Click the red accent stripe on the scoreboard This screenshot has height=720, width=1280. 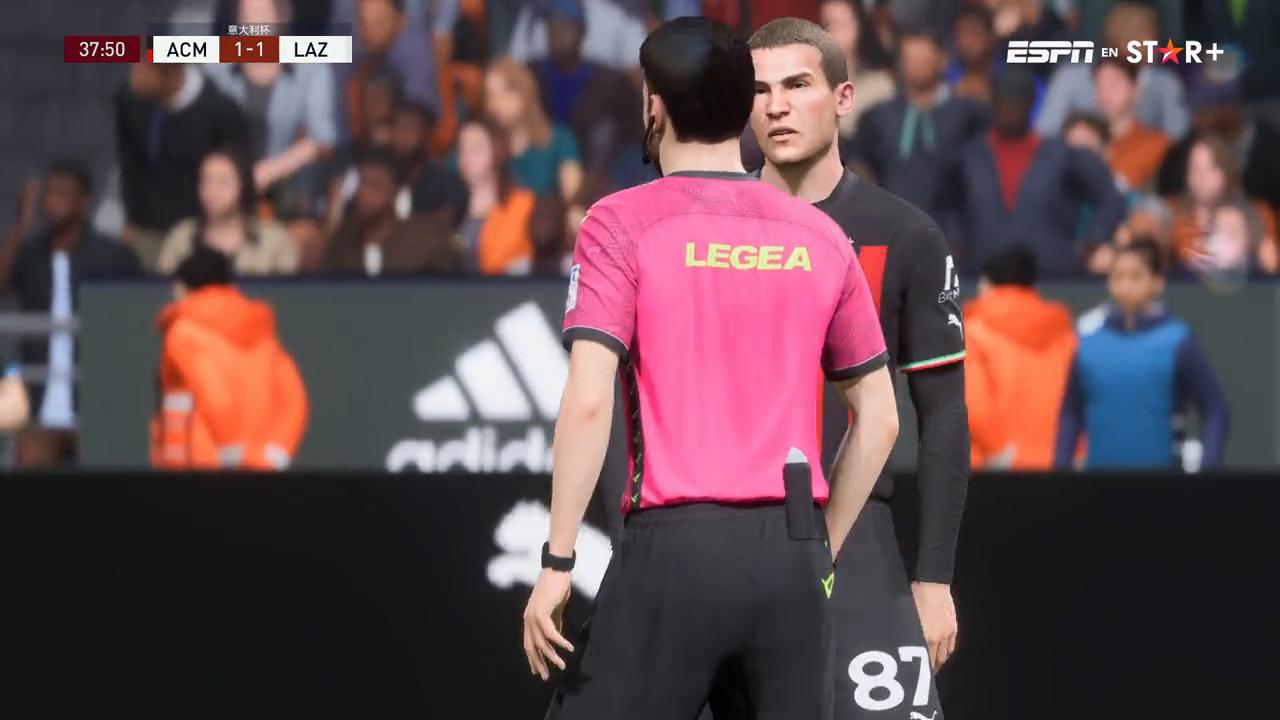click(150, 54)
